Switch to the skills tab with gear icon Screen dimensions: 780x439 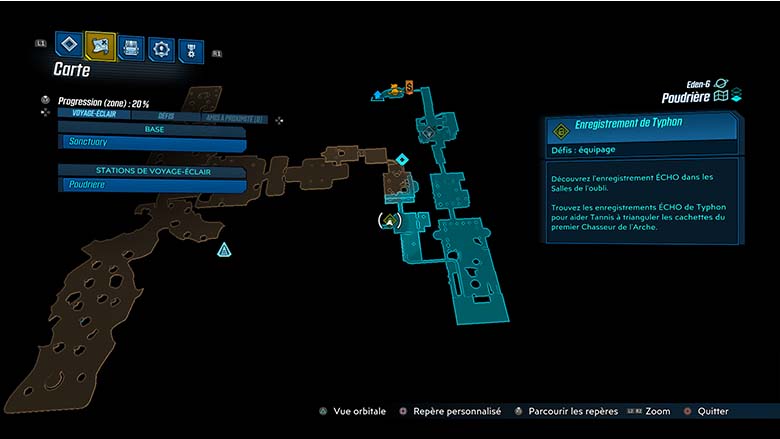click(161, 48)
